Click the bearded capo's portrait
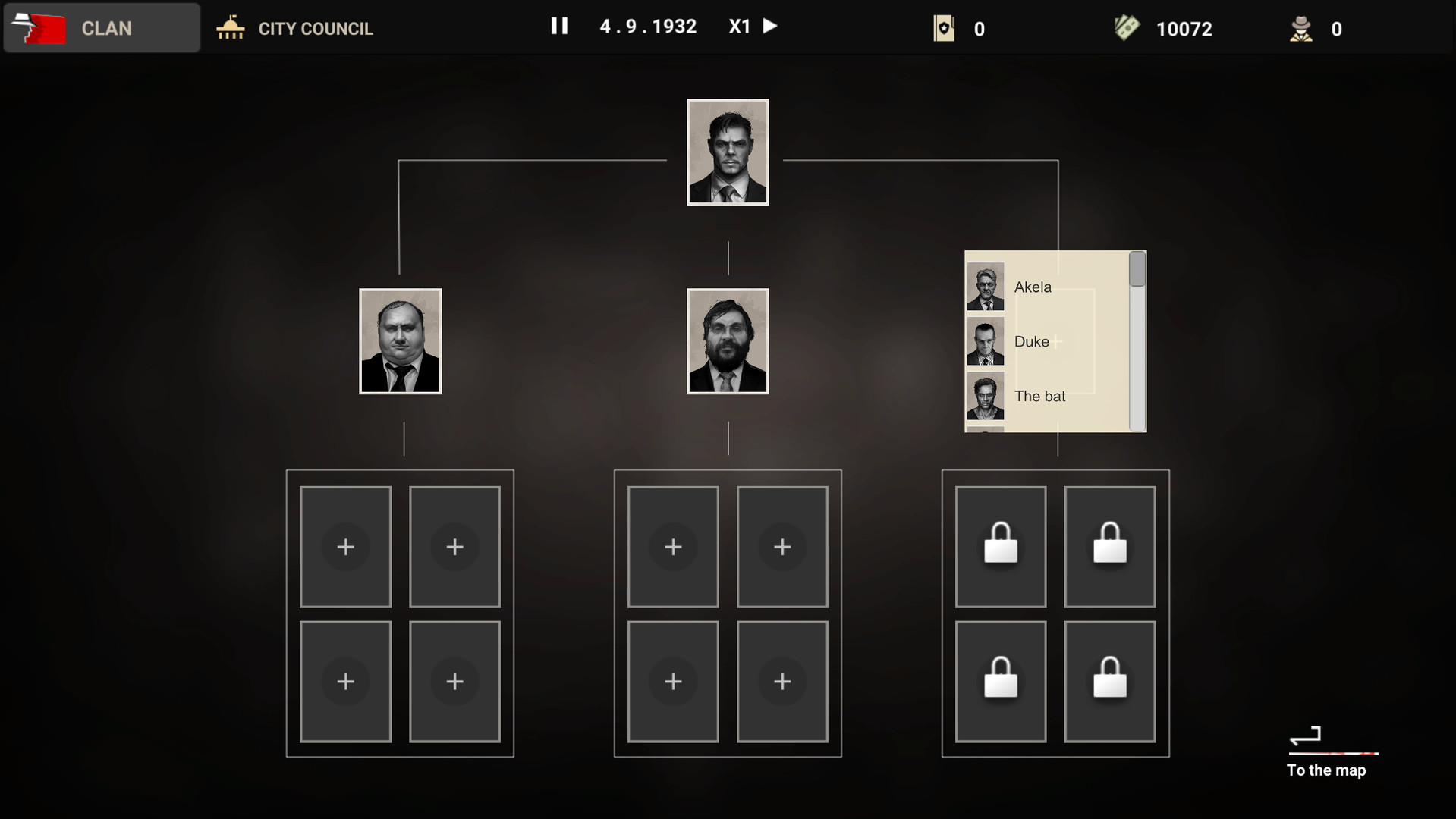1456x819 pixels. pyautogui.click(x=727, y=341)
